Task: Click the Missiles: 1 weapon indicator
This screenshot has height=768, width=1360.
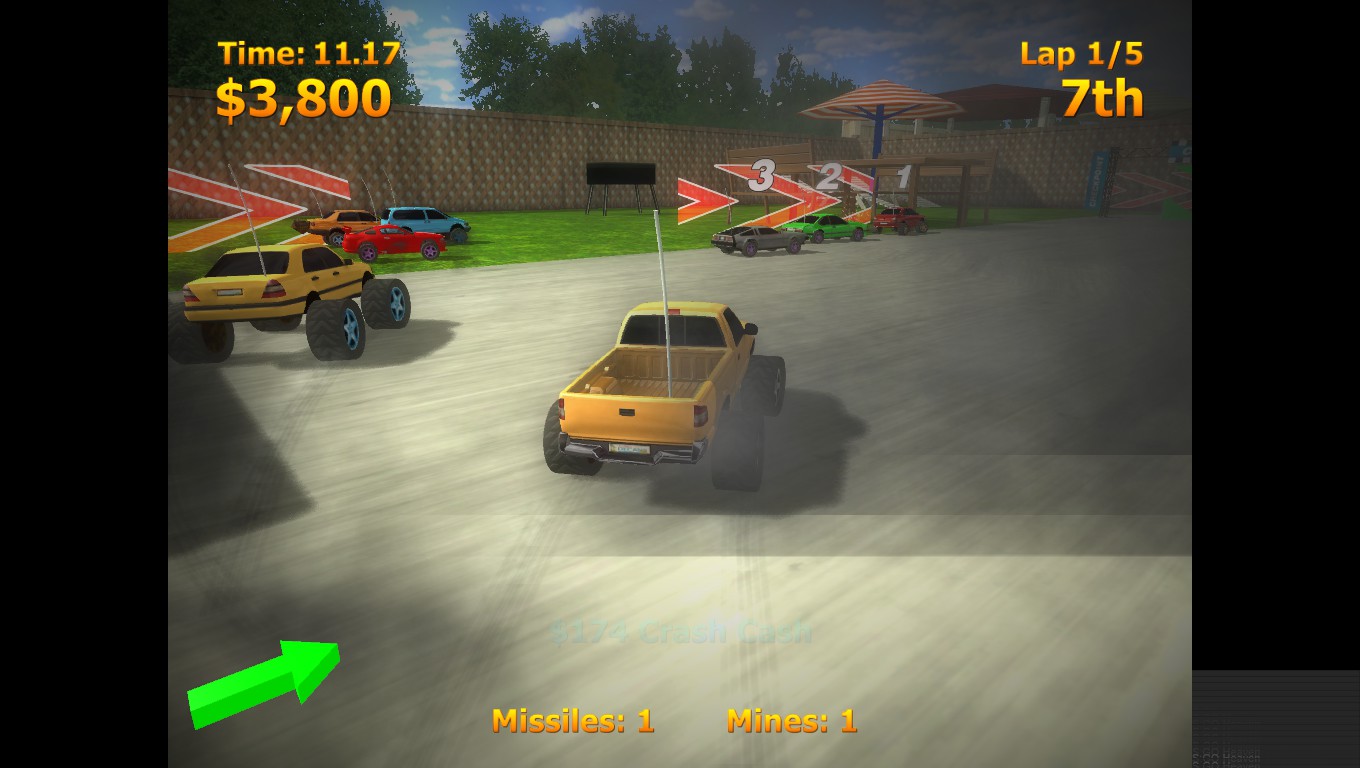Action: click(573, 721)
